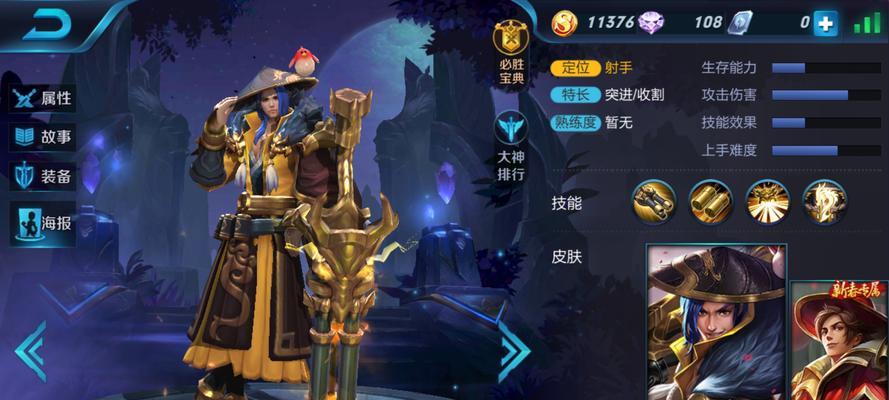Select the golden bullets skill icon

point(710,201)
